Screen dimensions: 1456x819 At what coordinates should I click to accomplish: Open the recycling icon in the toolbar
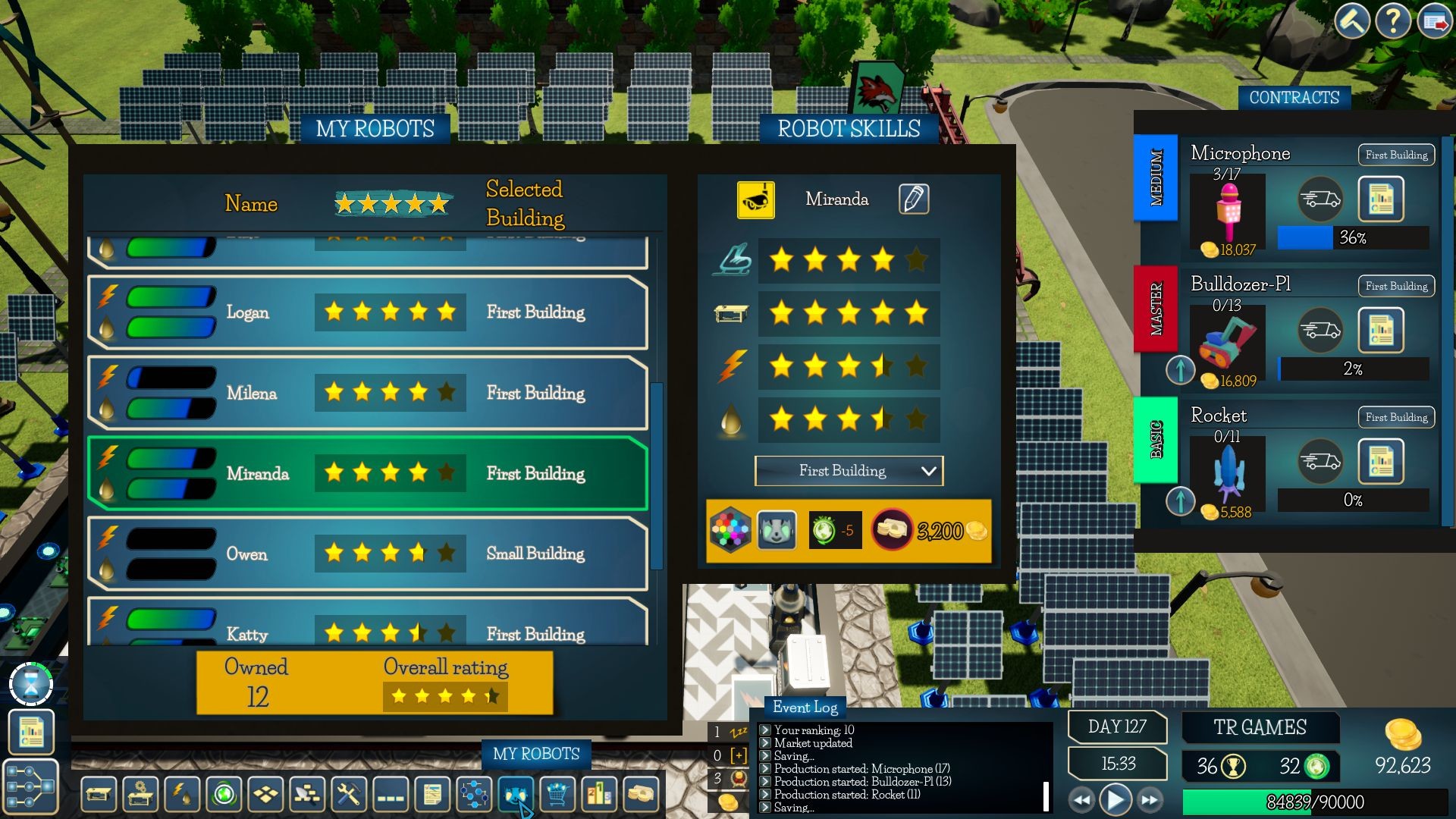222,795
